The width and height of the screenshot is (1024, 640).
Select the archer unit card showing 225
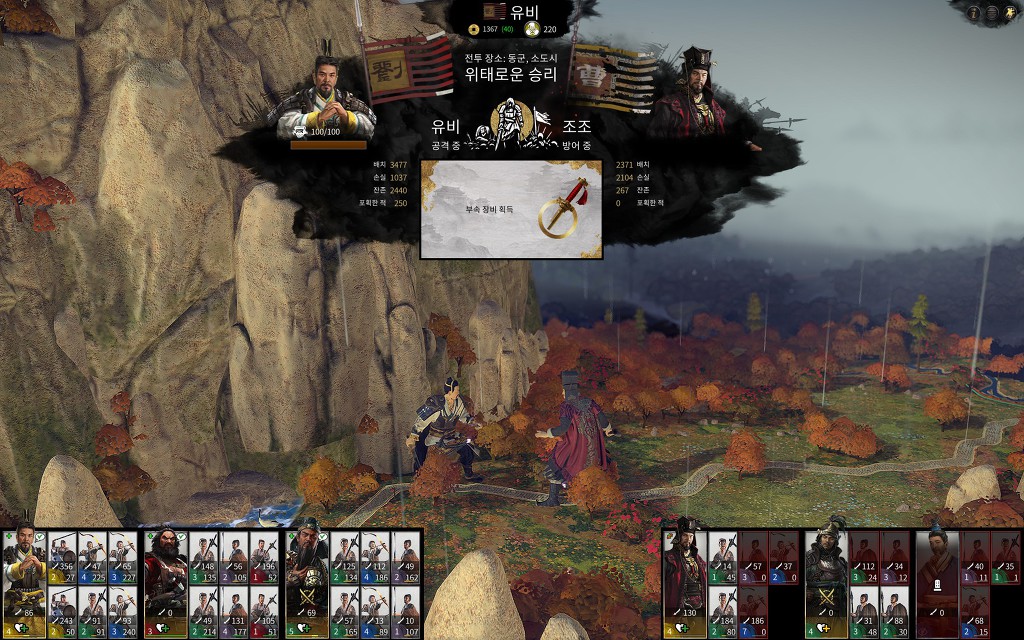[x=92, y=559]
